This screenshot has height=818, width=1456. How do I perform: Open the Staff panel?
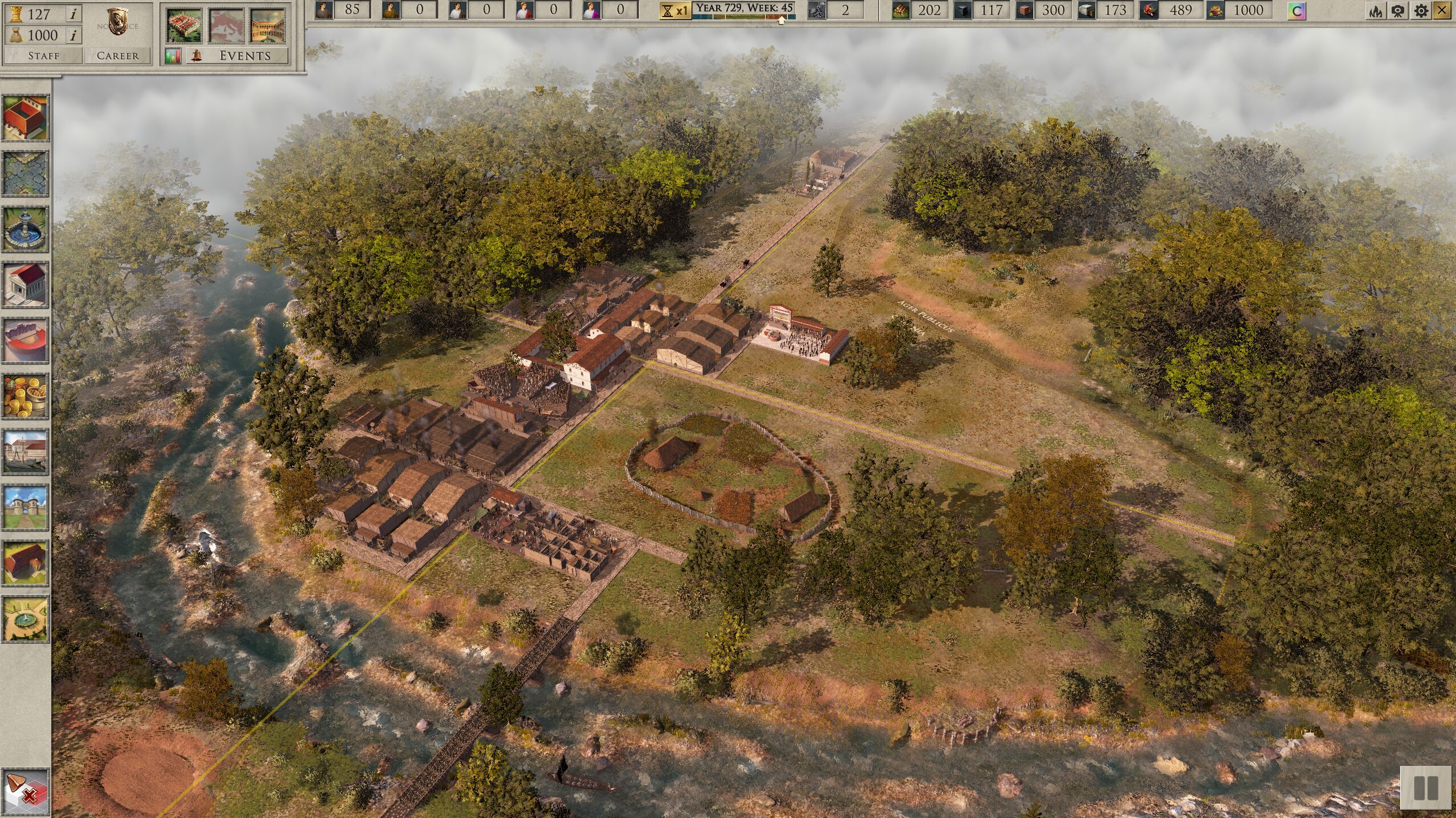[43, 55]
